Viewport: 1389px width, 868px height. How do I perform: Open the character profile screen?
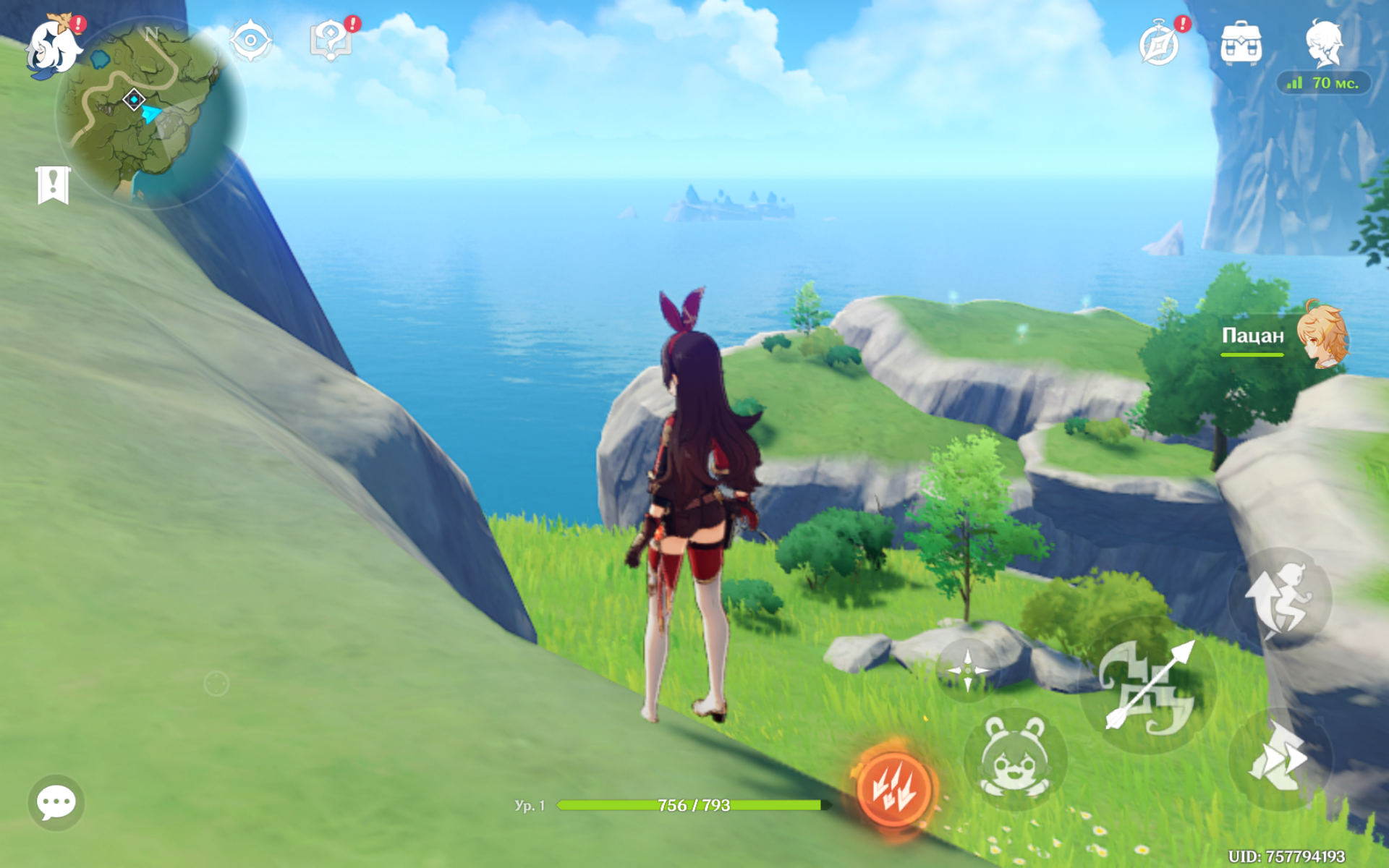click(x=1324, y=43)
